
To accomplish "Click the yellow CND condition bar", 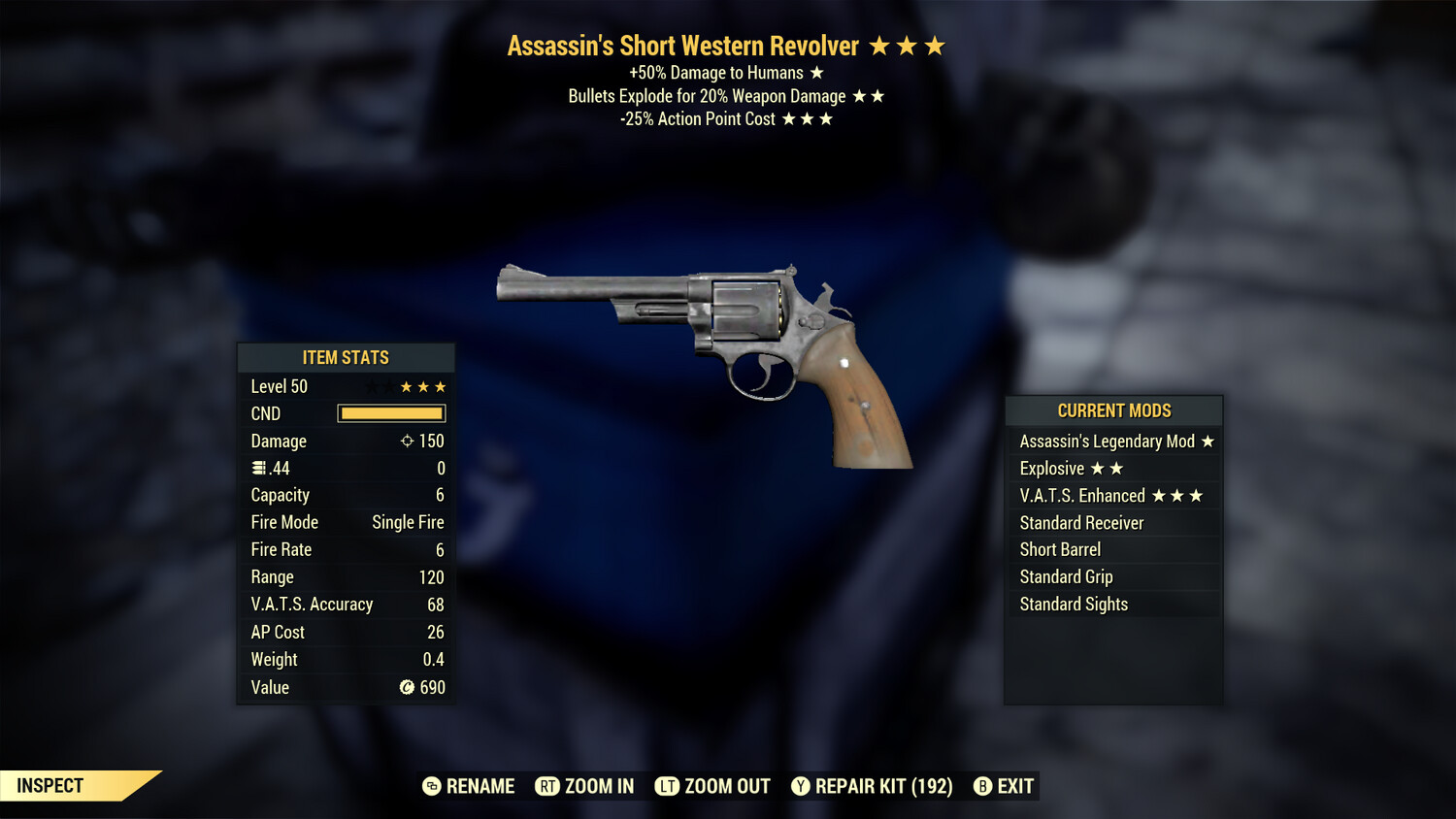I will [x=391, y=413].
